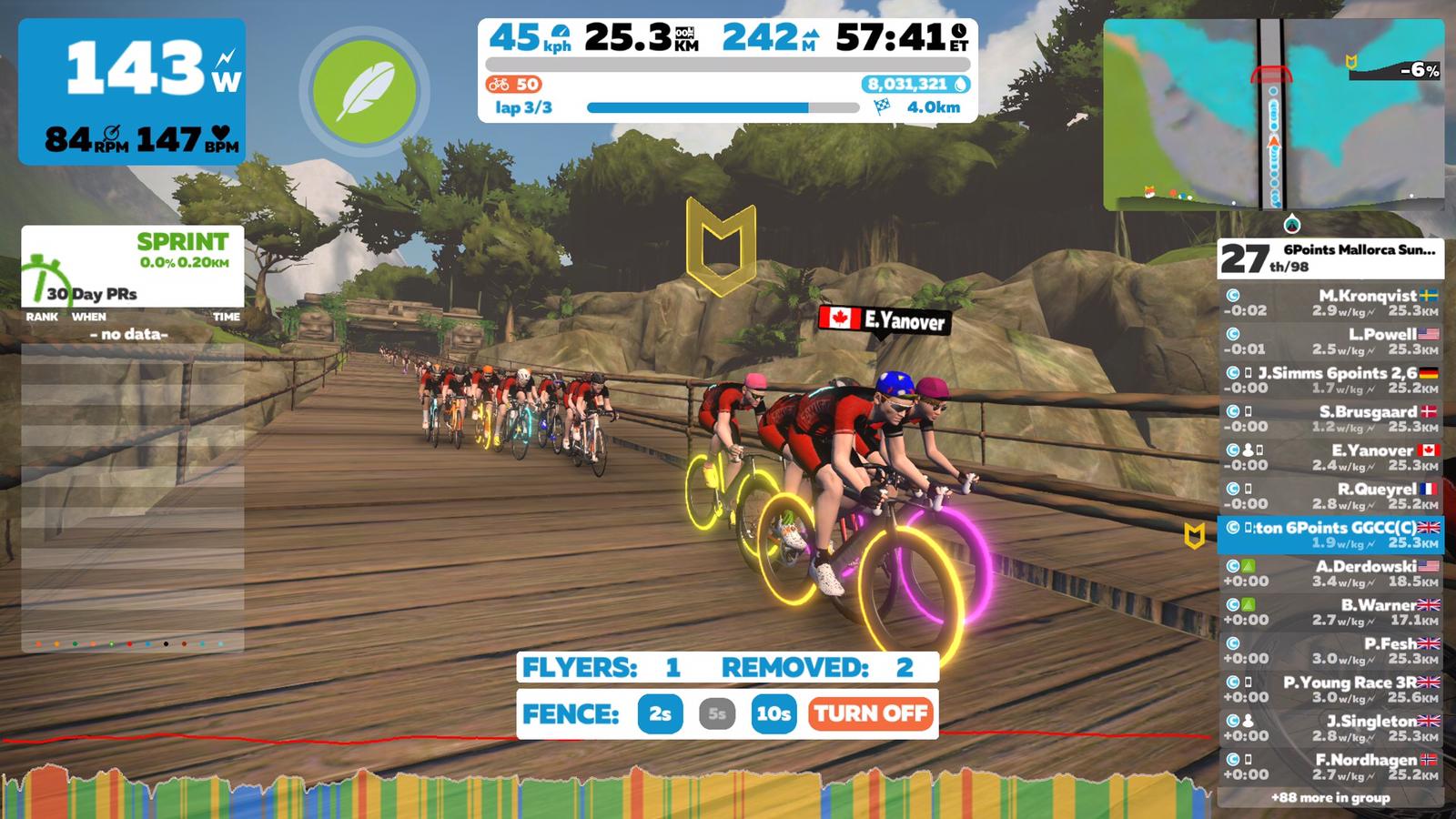The image size is (1456, 819).
Task: Turn off the fence
Action: click(x=871, y=713)
